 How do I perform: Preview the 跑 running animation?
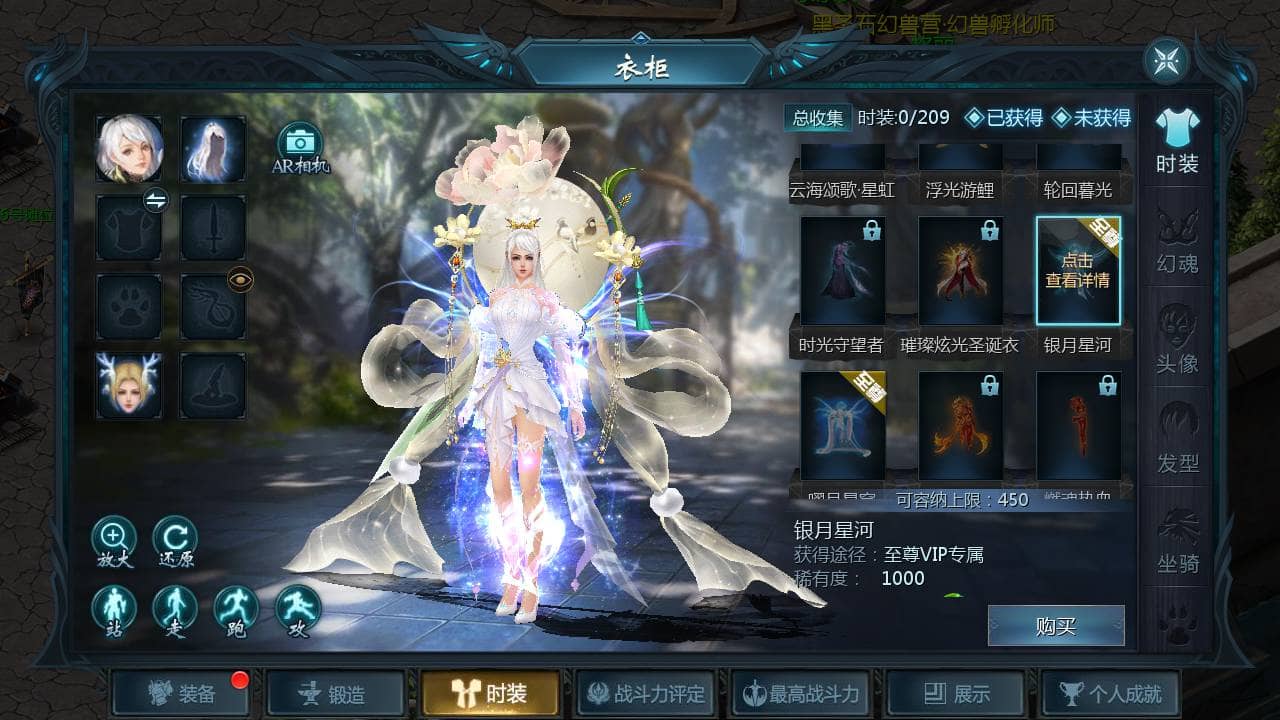pyautogui.click(x=236, y=608)
